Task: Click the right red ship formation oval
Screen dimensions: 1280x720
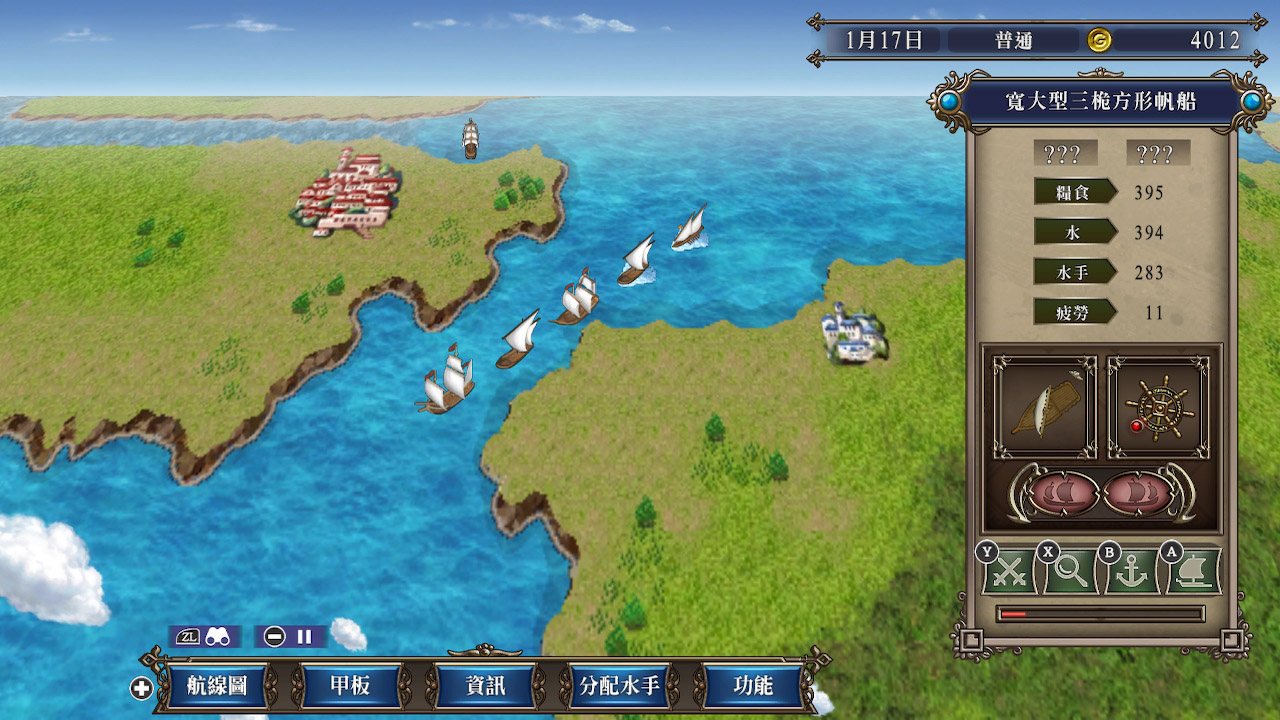Action: coord(1135,493)
